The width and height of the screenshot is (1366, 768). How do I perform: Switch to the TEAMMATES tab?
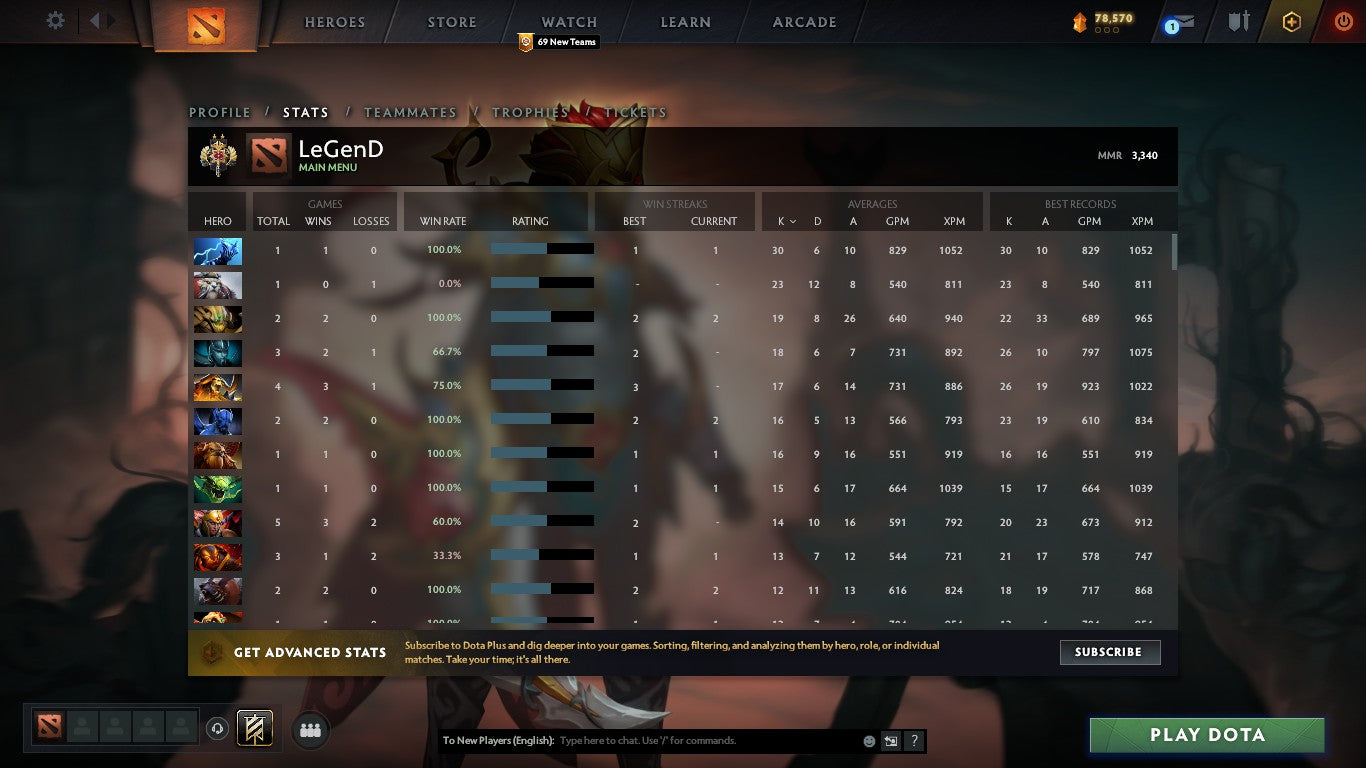pyautogui.click(x=410, y=112)
